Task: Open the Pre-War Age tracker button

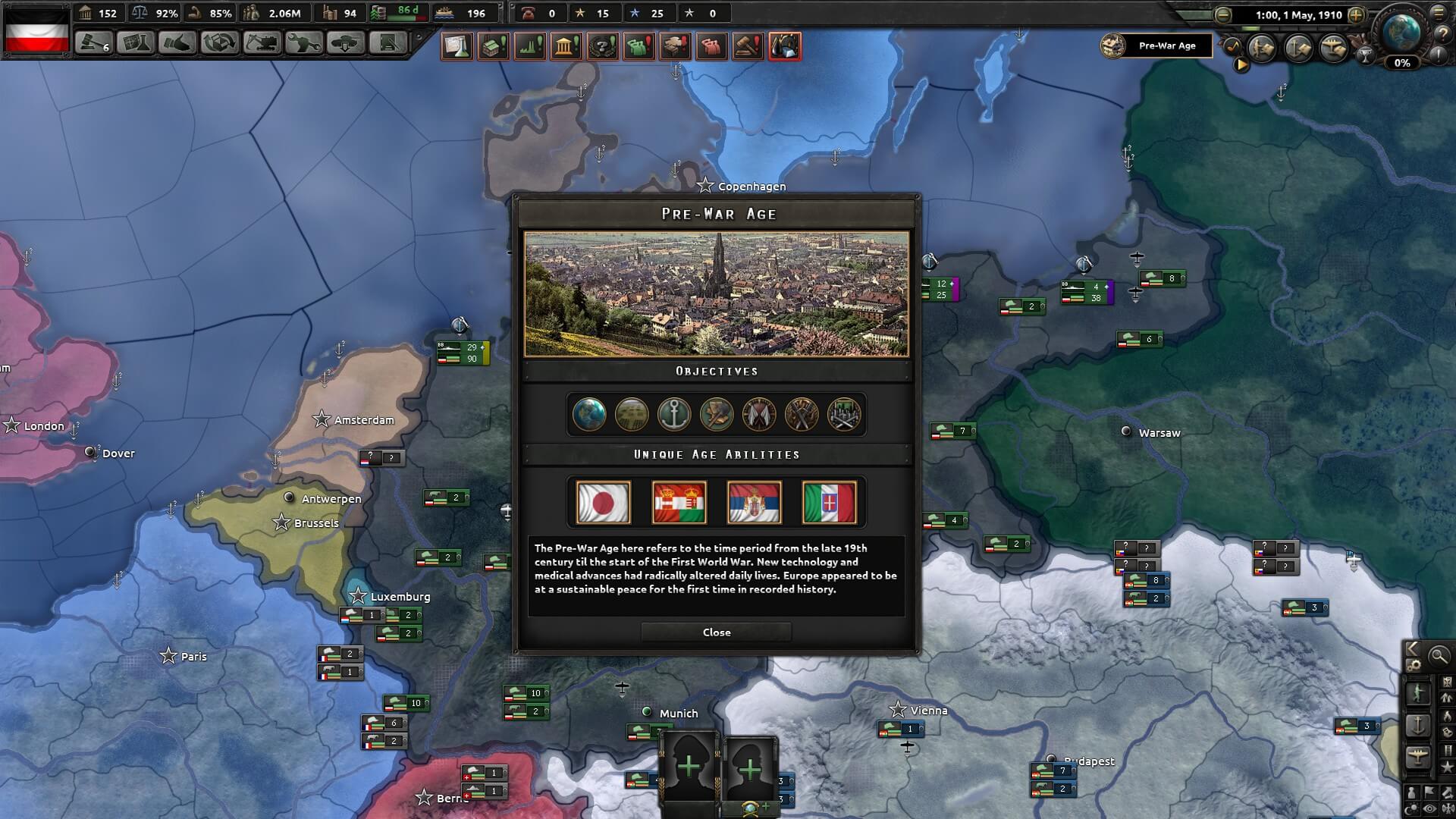Action: (1156, 45)
